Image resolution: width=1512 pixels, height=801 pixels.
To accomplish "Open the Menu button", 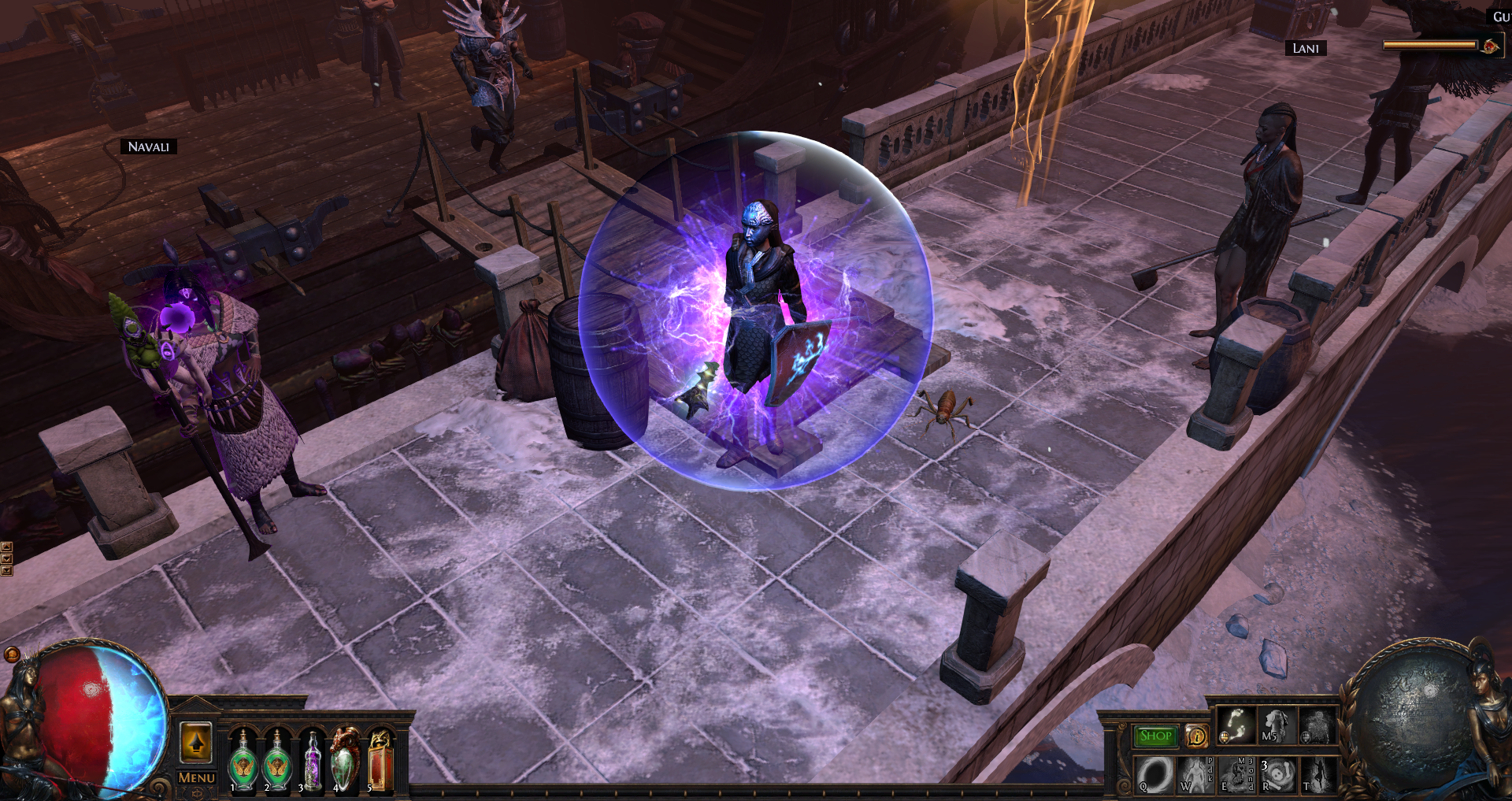I will pyautogui.click(x=196, y=777).
